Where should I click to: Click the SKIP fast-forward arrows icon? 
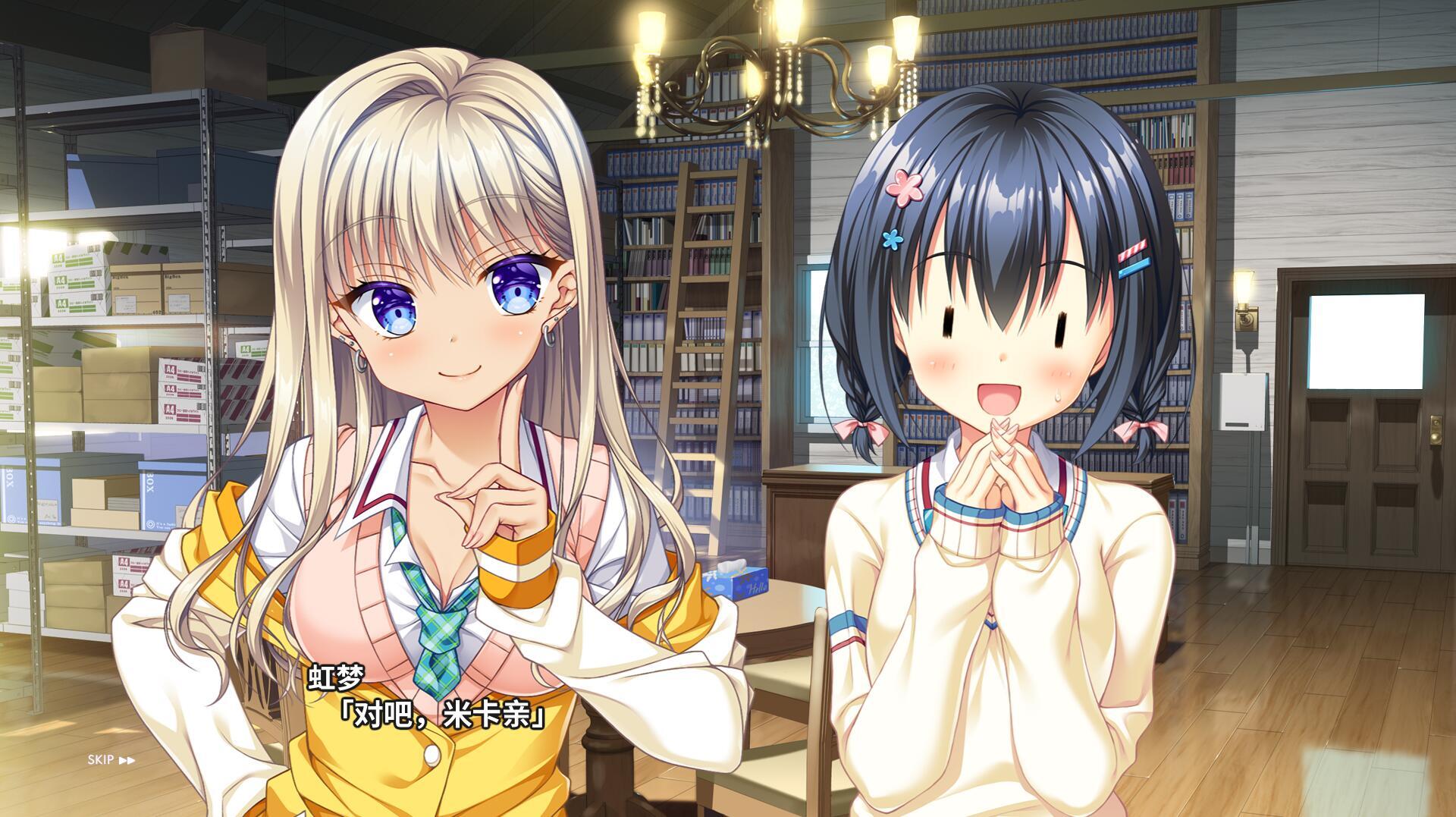(127, 759)
